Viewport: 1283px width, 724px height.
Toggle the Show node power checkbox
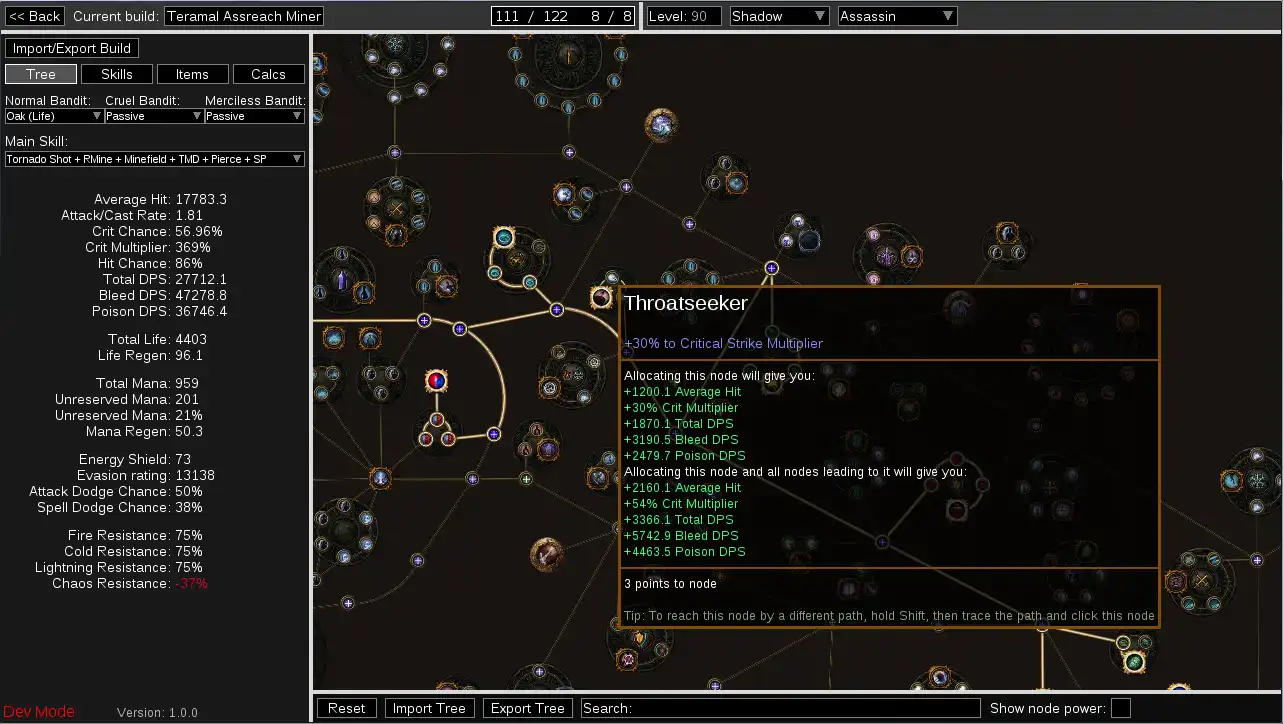pos(1120,708)
